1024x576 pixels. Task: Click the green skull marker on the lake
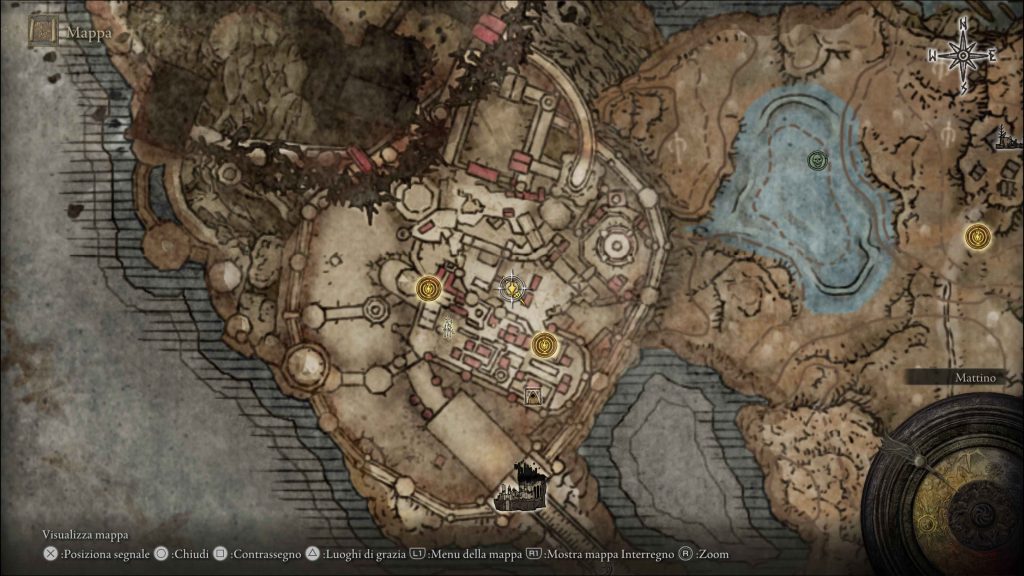pos(818,159)
